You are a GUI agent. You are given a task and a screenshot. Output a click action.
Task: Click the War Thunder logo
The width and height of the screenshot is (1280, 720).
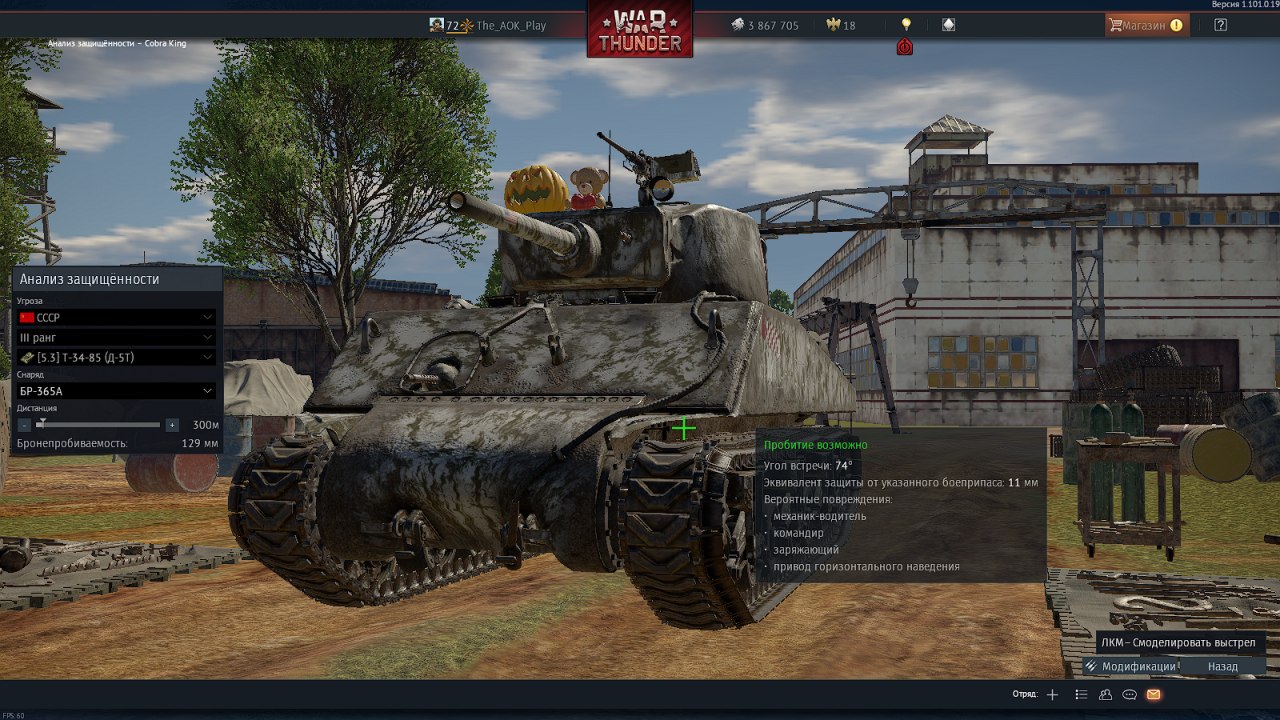click(x=640, y=29)
